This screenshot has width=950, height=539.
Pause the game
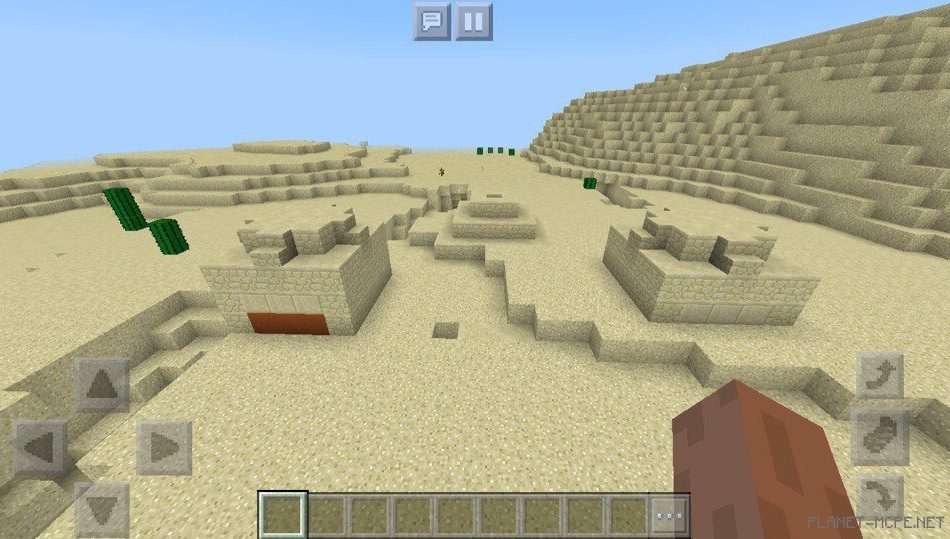(x=474, y=21)
